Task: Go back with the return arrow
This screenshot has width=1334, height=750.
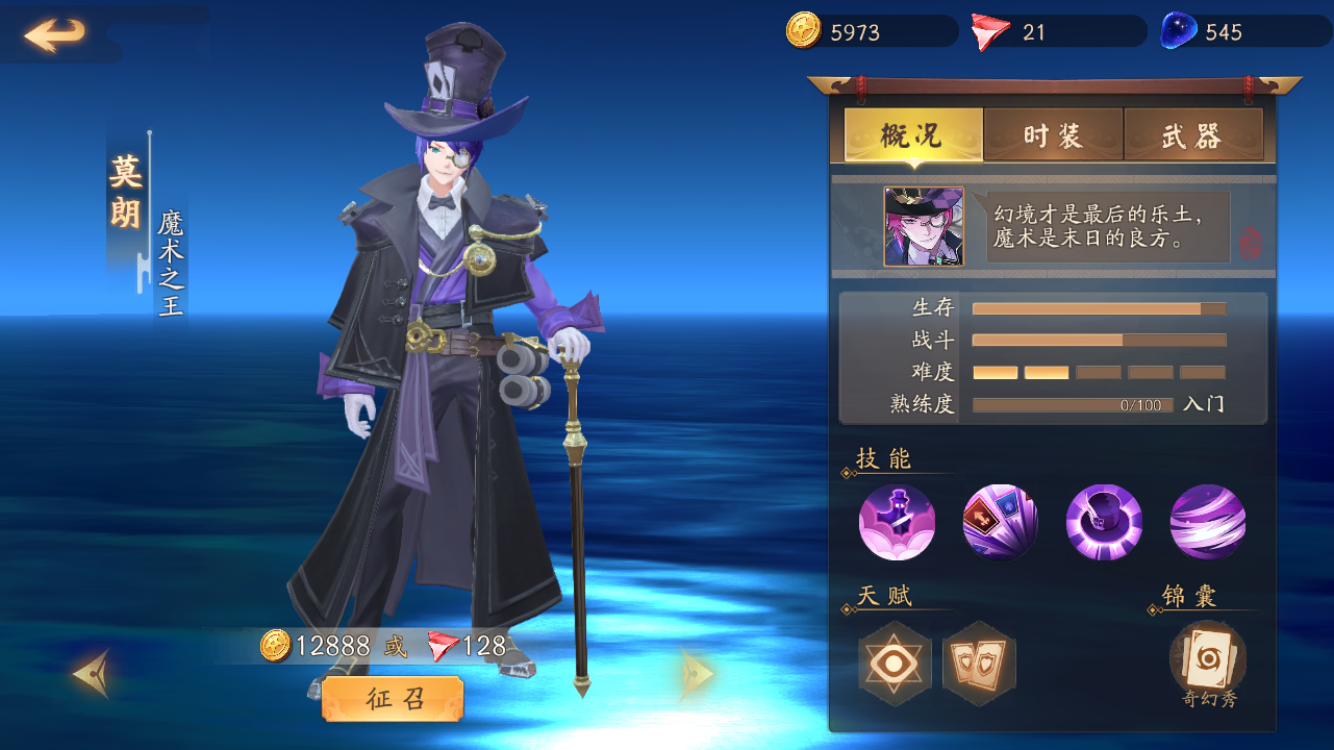Action: [54, 35]
